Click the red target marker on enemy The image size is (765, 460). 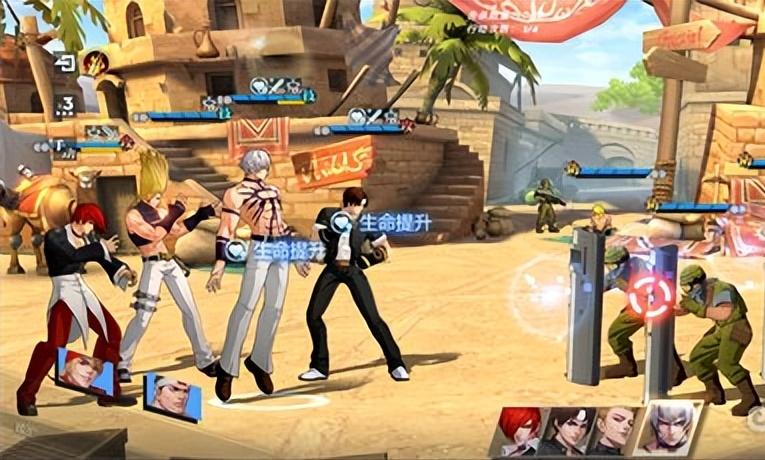click(649, 297)
